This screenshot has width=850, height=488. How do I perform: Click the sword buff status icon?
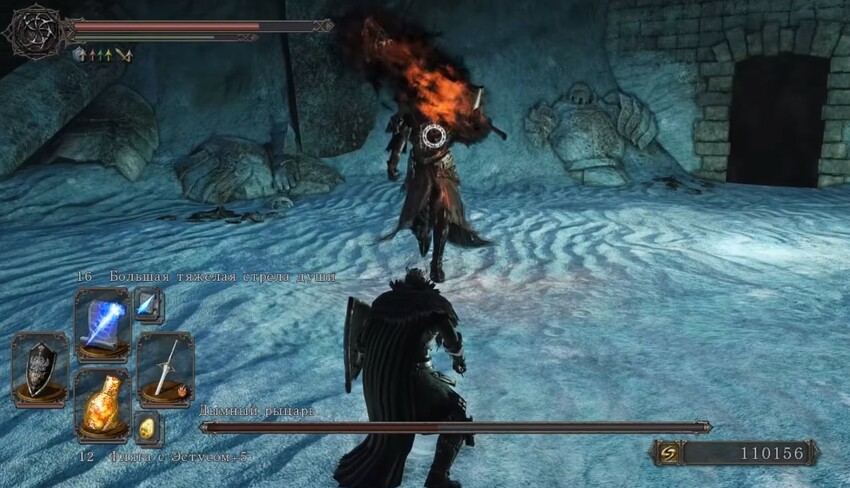pos(125,55)
